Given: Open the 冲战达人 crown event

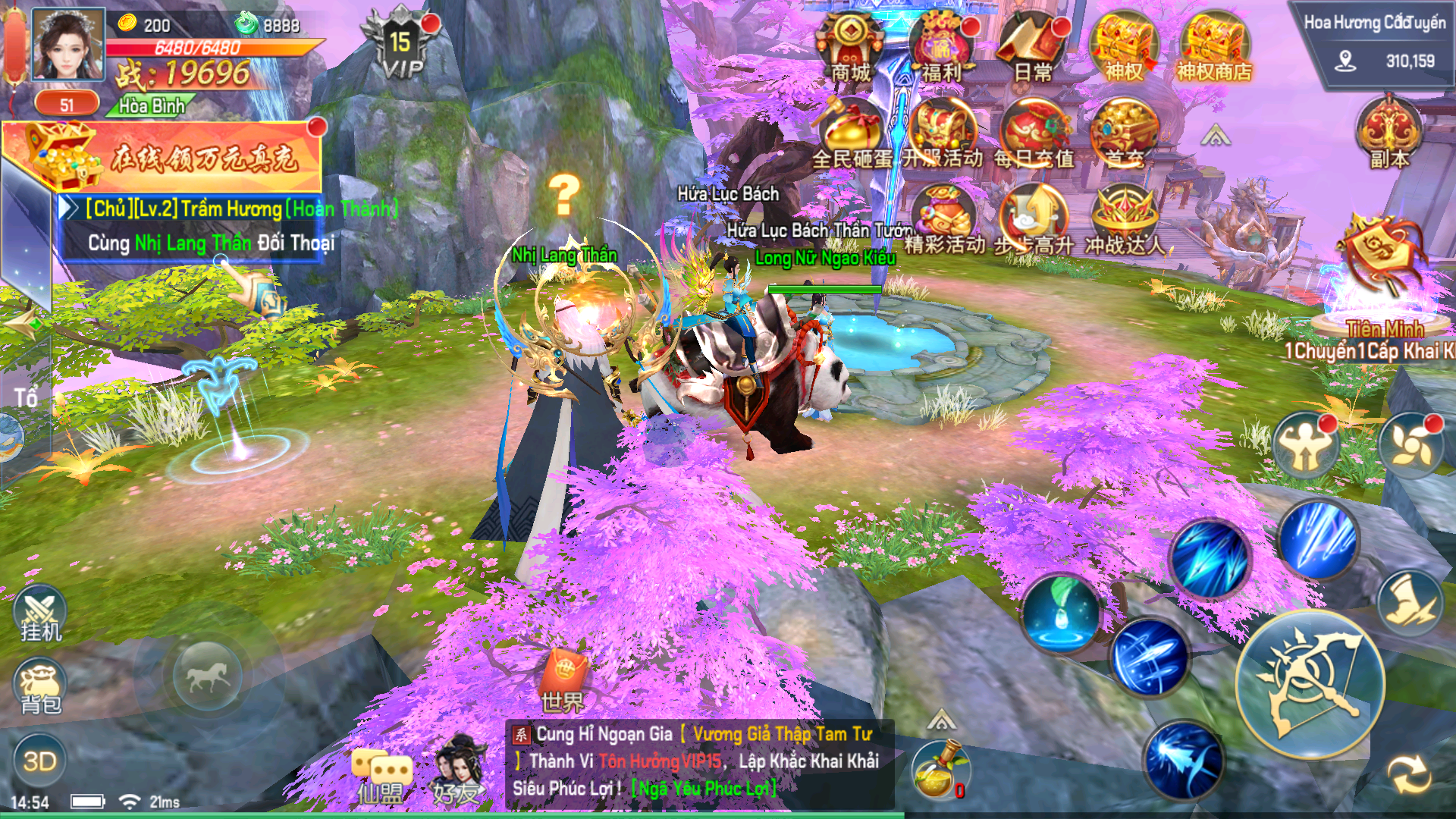Looking at the screenshot, I should pyautogui.click(x=1124, y=220).
